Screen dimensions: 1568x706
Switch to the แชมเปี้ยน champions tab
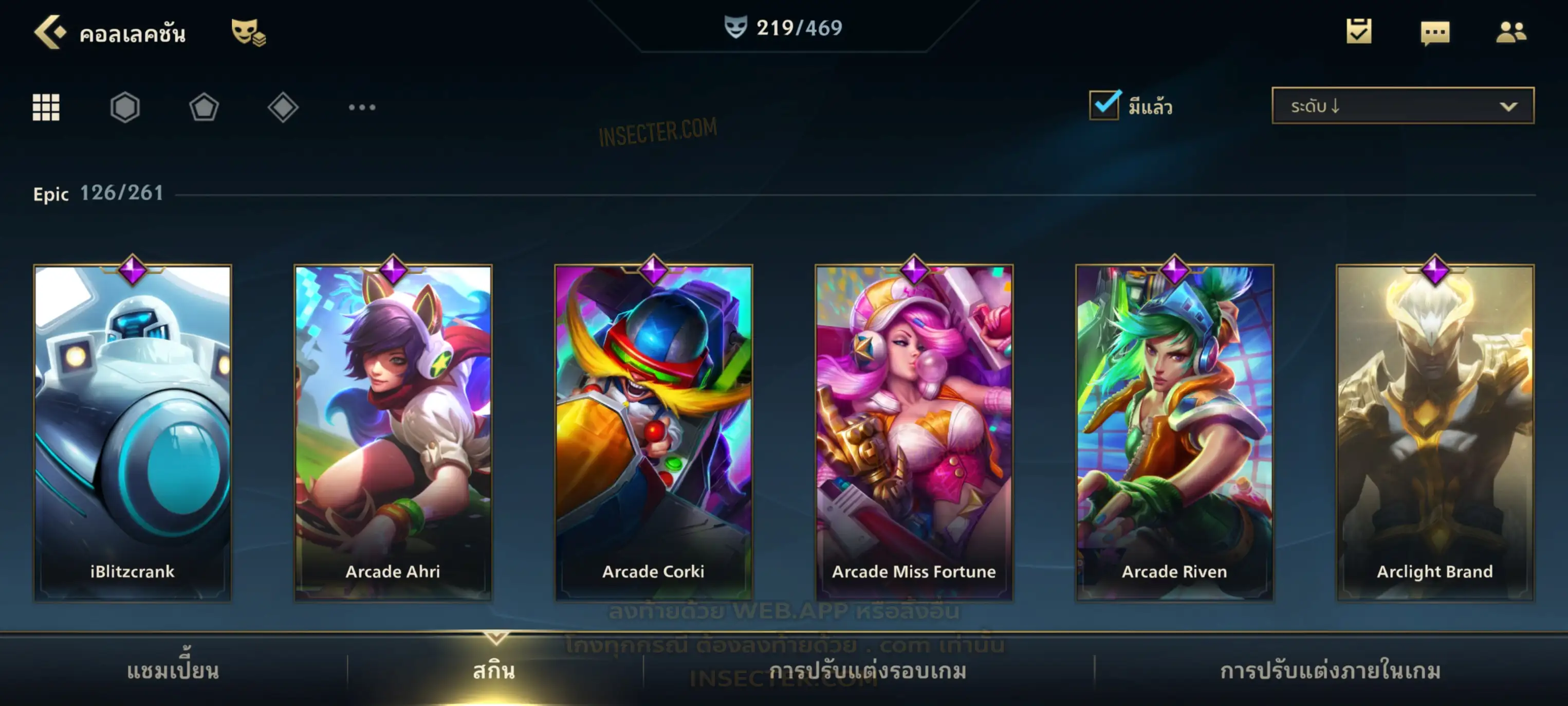173,671
